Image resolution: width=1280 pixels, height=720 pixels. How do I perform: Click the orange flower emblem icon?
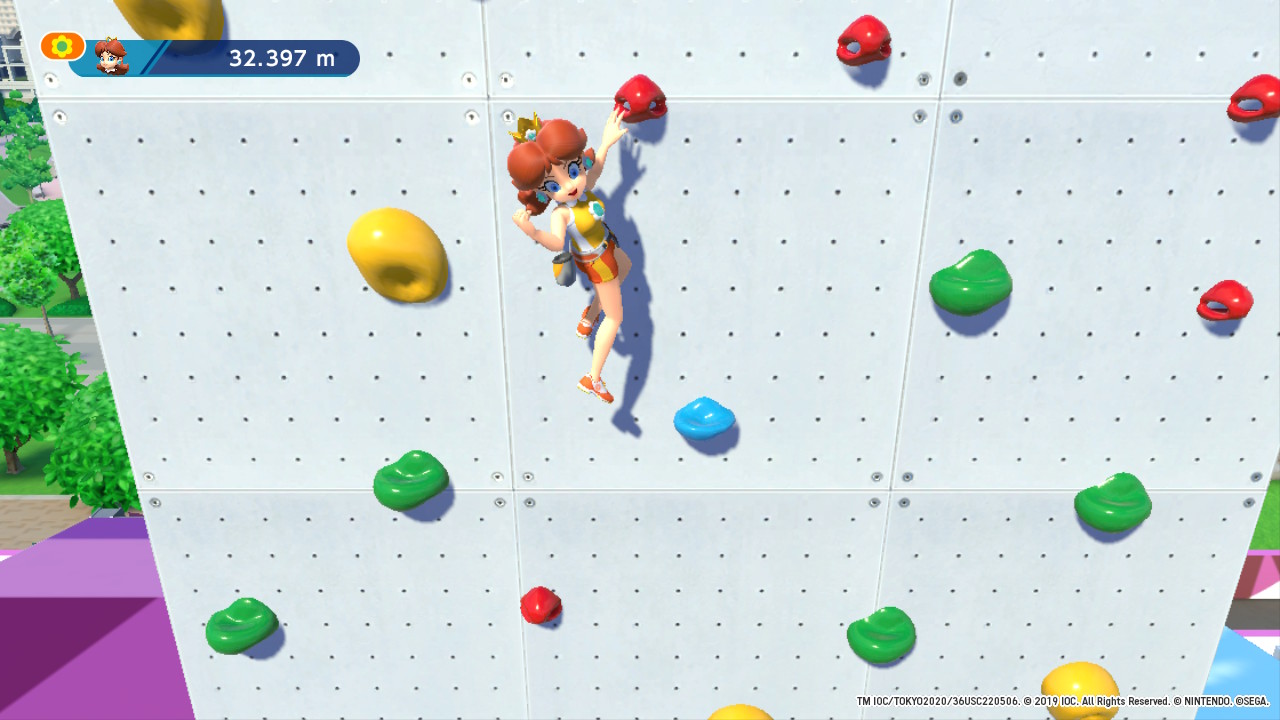(x=61, y=45)
